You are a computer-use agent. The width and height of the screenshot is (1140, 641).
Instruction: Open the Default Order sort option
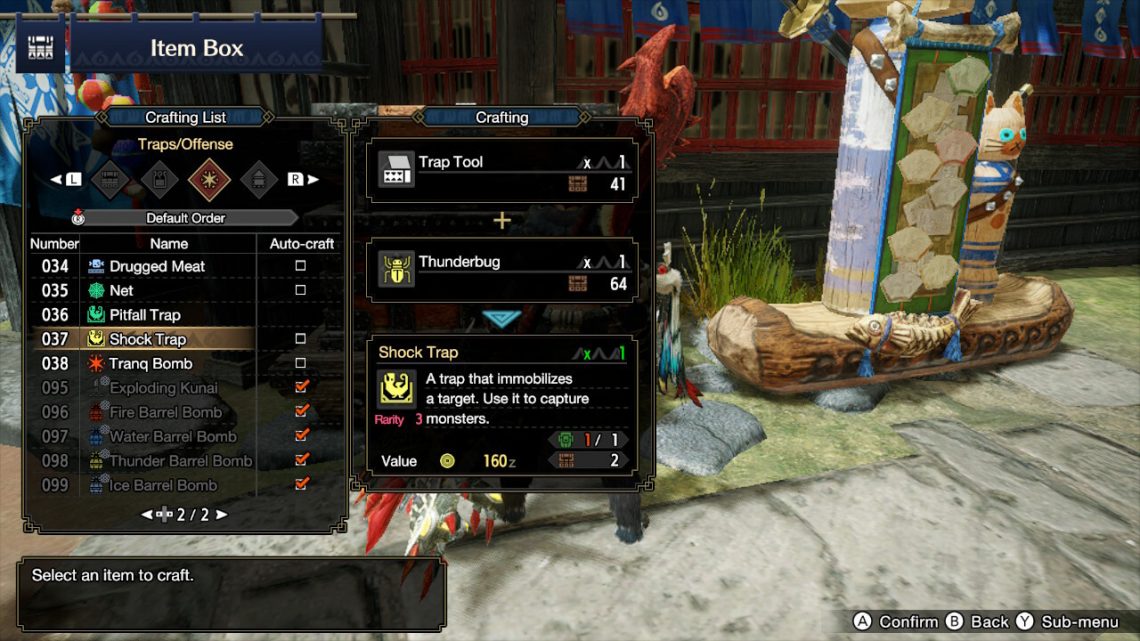(186, 218)
